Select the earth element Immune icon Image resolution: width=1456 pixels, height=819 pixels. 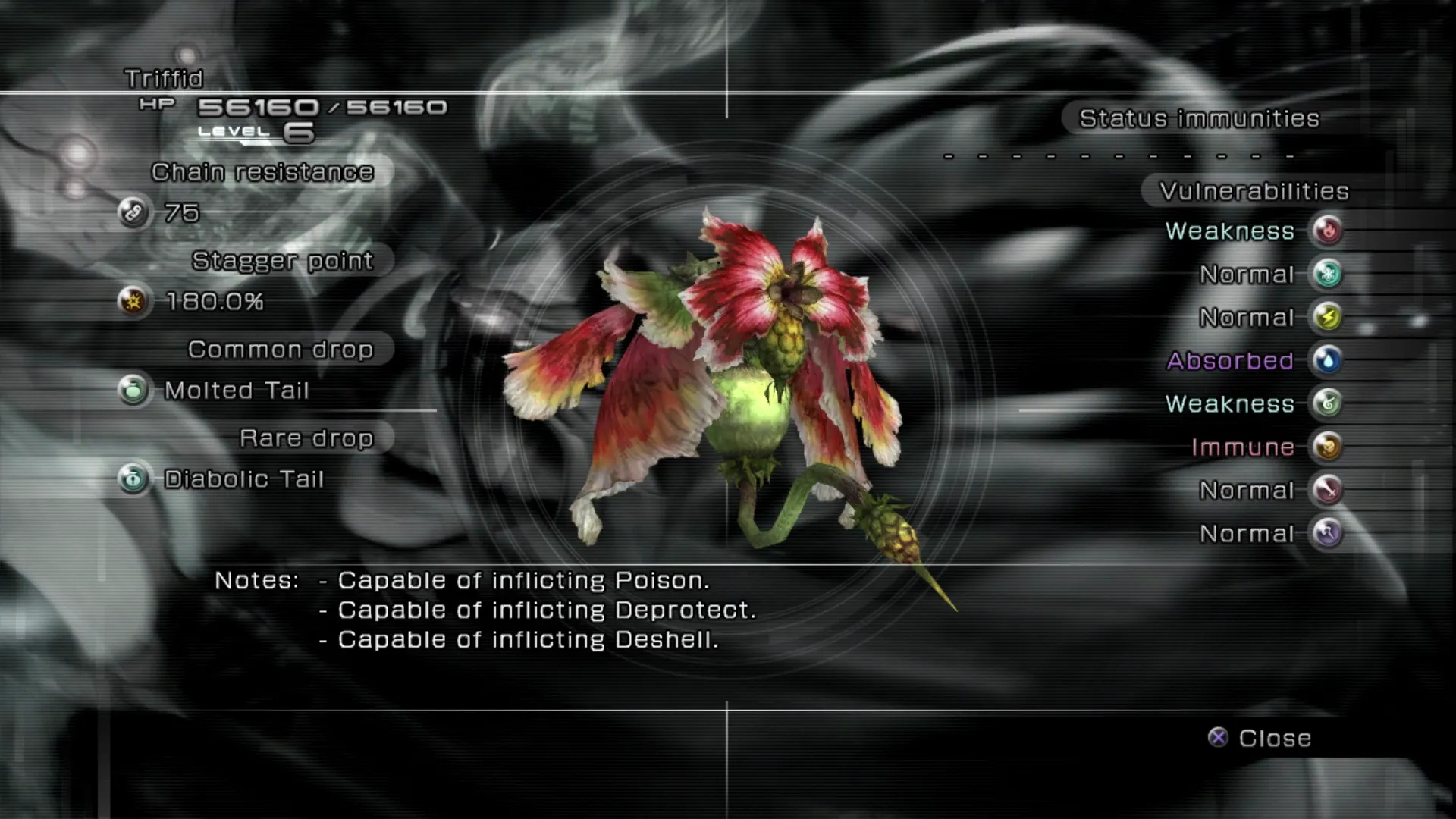1327,447
